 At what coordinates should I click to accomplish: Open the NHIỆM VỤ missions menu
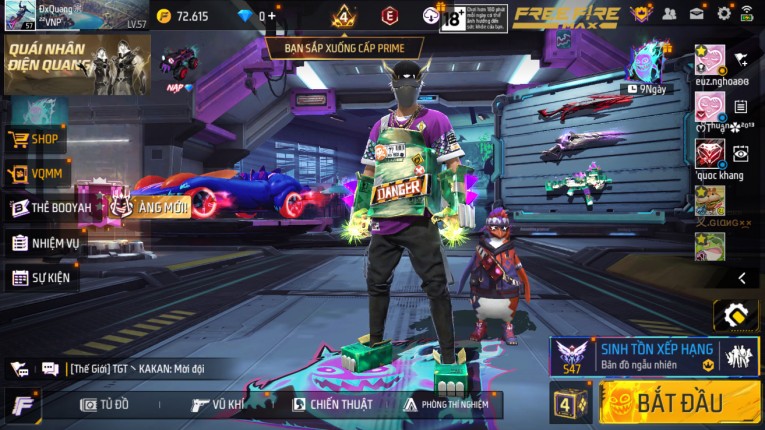[46, 242]
